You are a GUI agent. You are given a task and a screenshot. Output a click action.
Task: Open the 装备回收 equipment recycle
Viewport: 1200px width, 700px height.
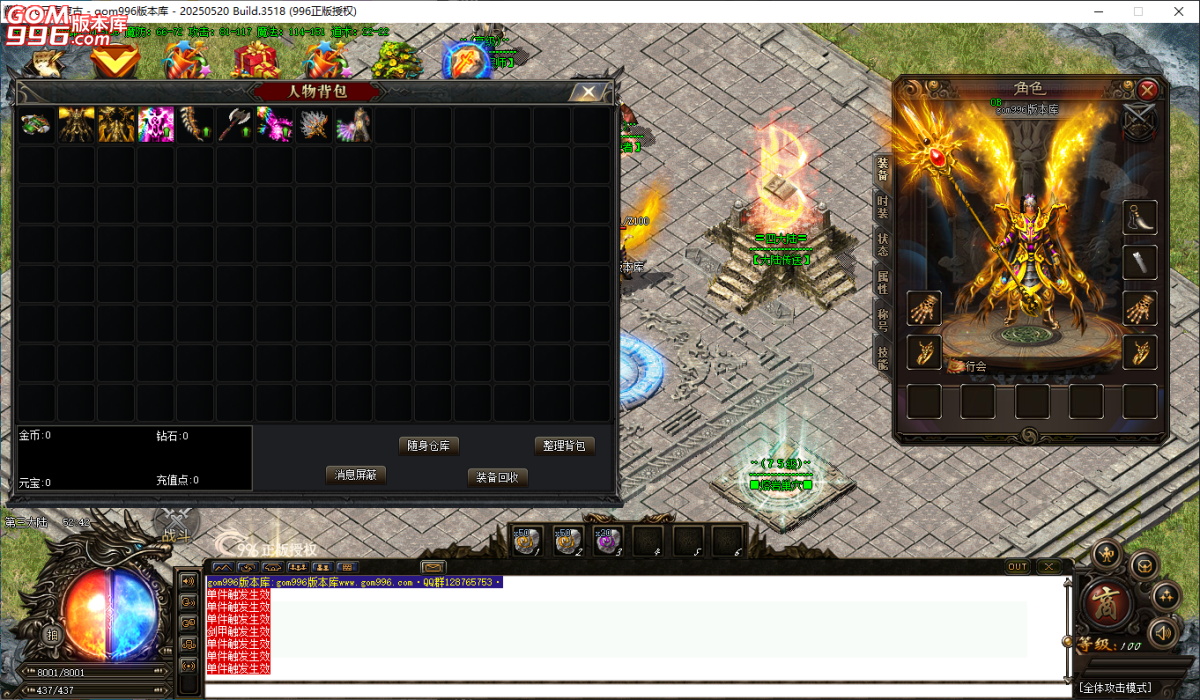497,477
